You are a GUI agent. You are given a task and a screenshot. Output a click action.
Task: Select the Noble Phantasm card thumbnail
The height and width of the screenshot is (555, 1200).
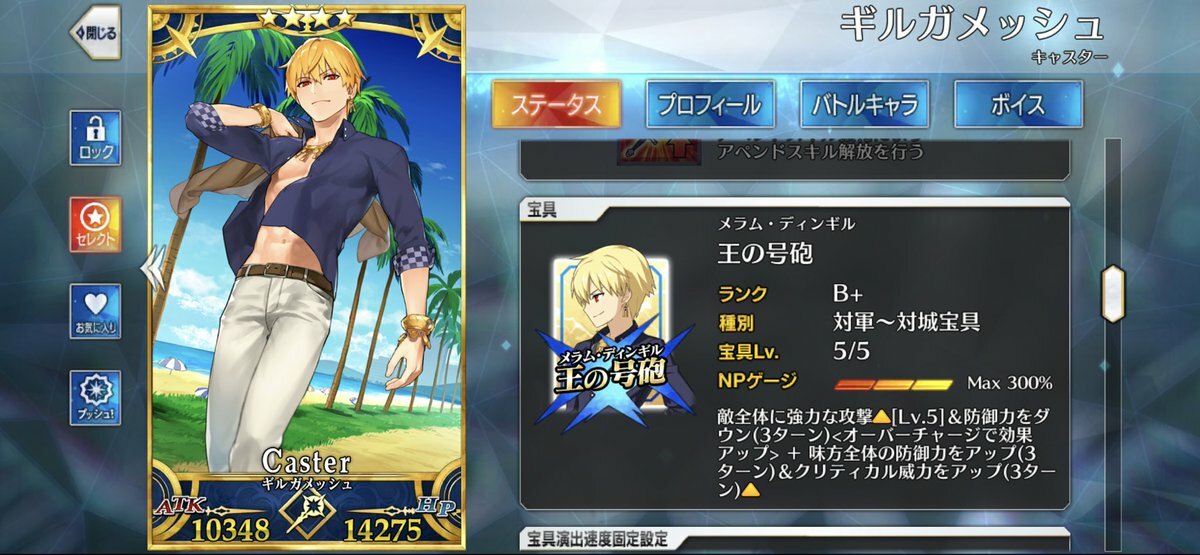click(613, 335)
